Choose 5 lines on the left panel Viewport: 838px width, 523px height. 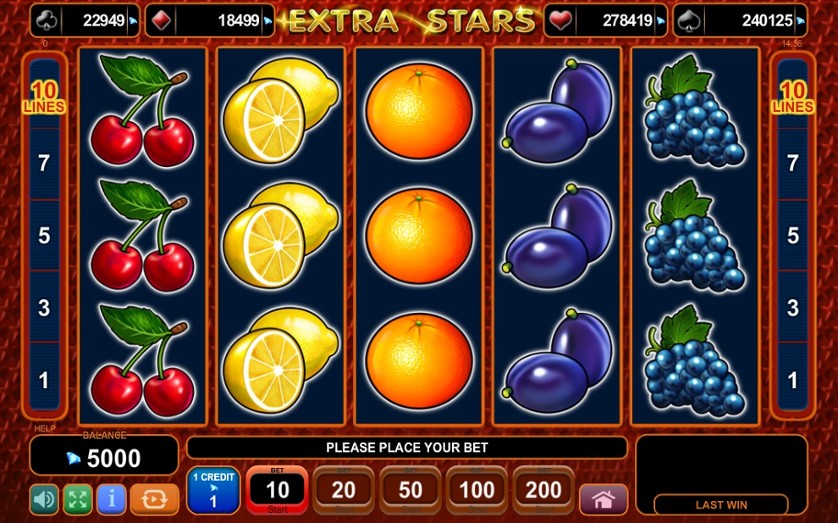click(x=44, y=236)
